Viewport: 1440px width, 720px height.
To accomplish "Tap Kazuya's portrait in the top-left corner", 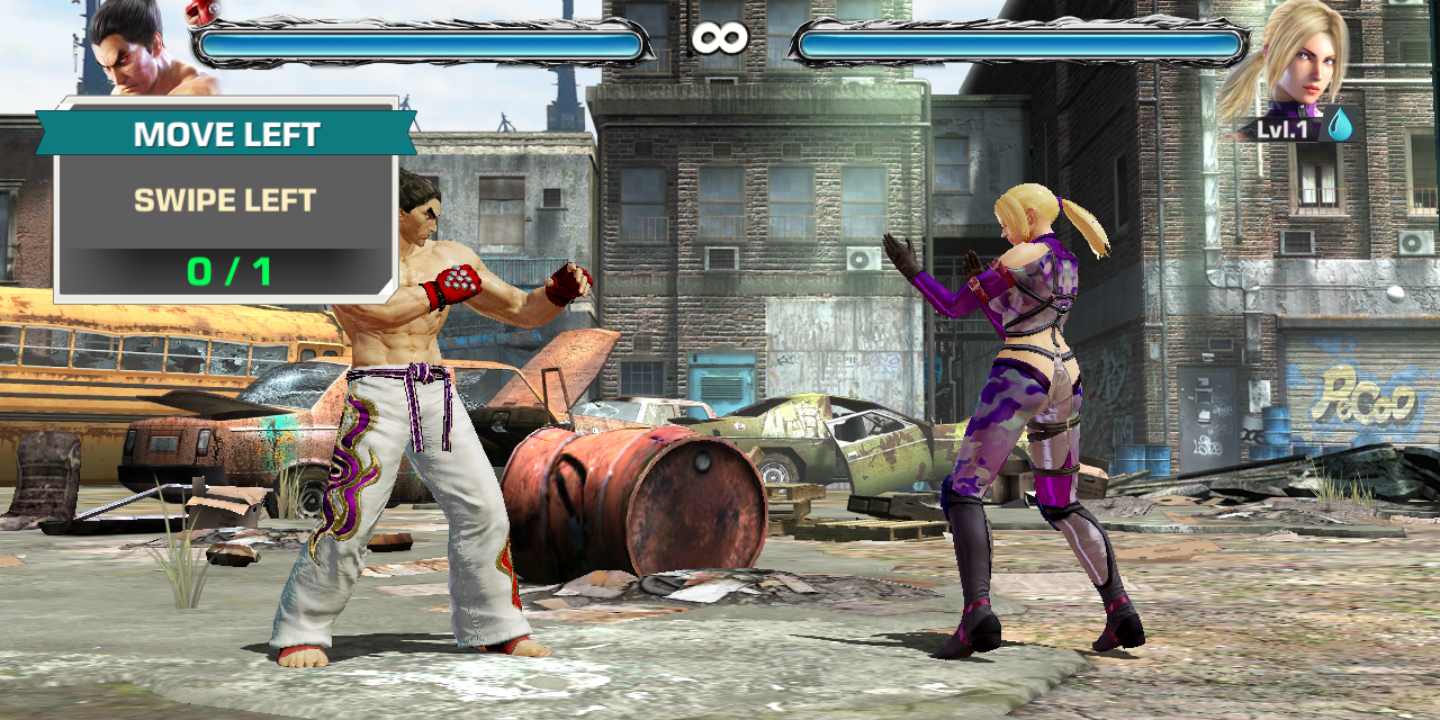I will (x=130, y=55).
